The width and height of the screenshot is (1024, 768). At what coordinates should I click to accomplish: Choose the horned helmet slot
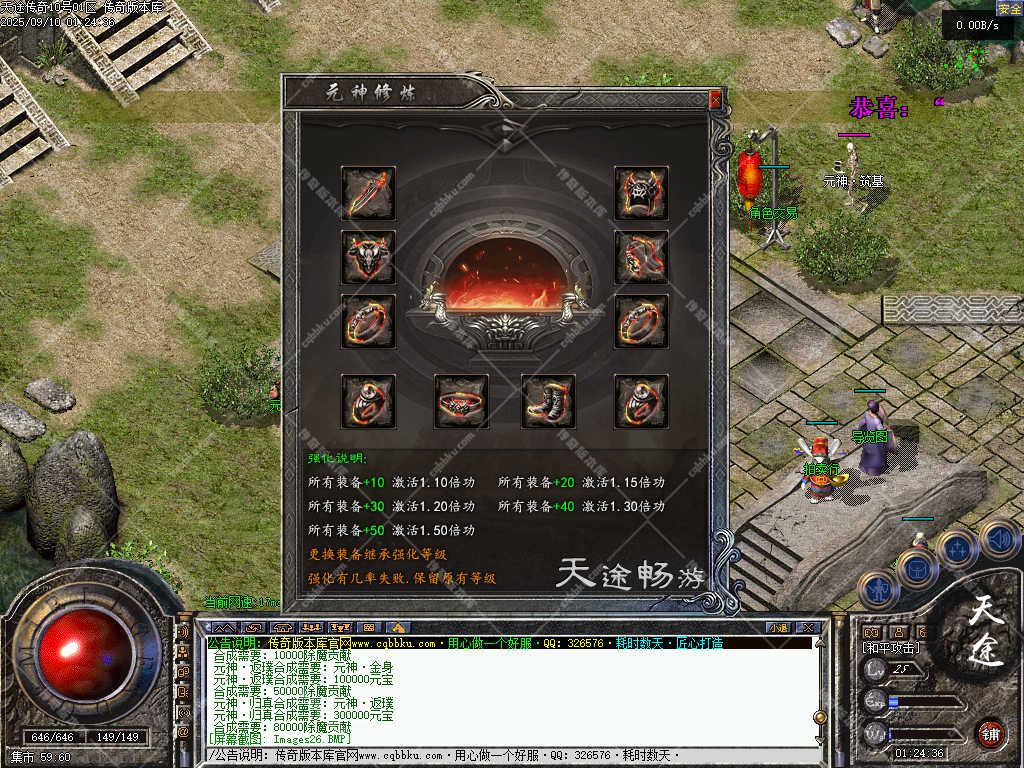pyautogui.click(x=368, y=257)
